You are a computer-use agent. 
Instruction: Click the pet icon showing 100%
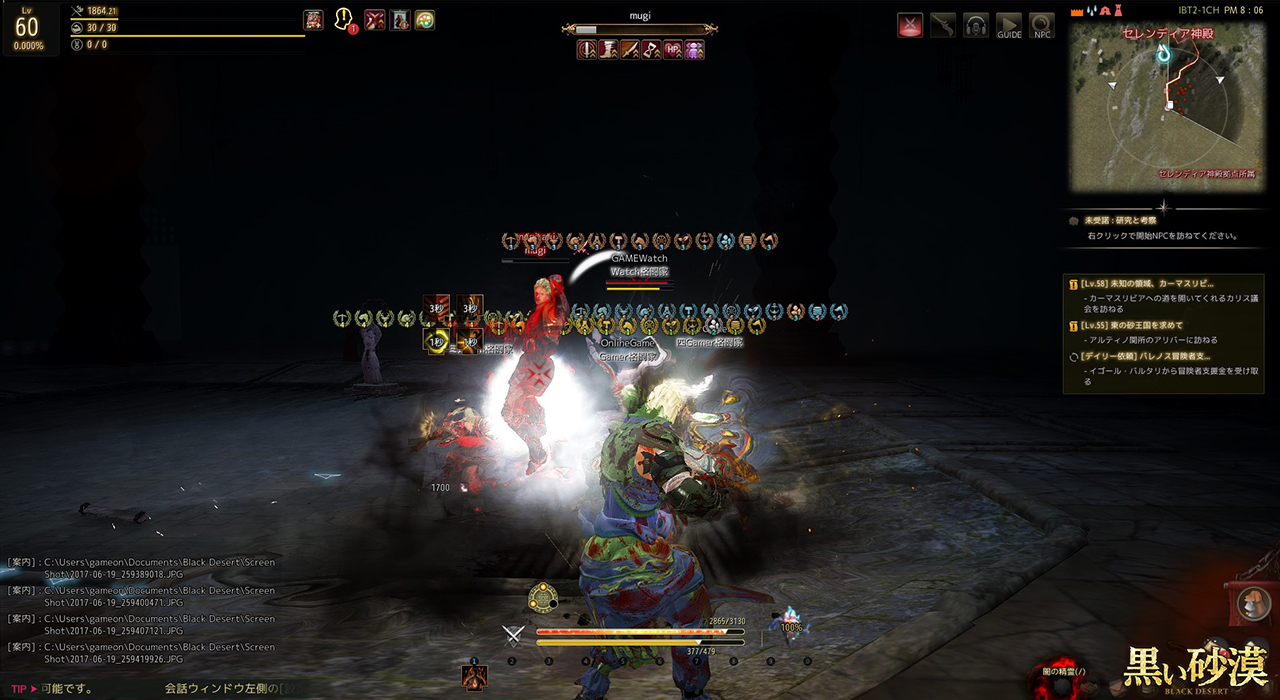pos(790,621)
